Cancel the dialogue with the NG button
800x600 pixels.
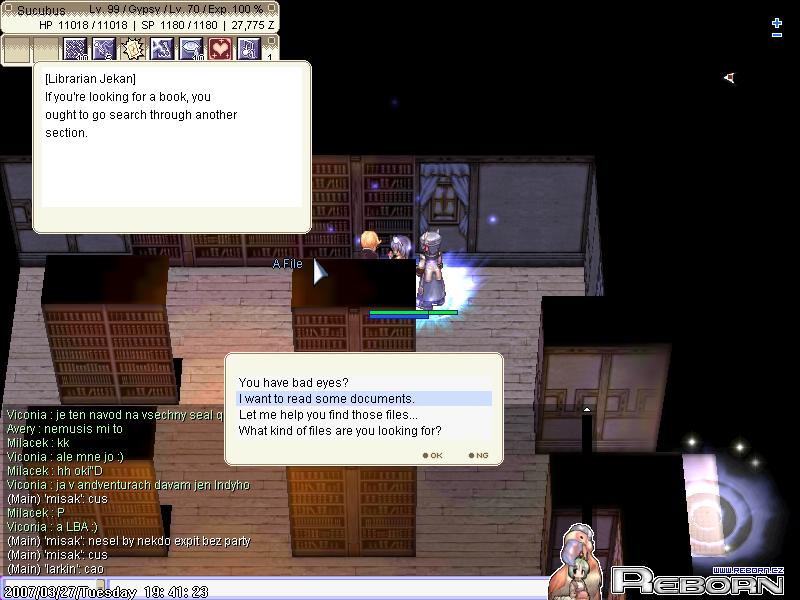(x=478, y=455)
